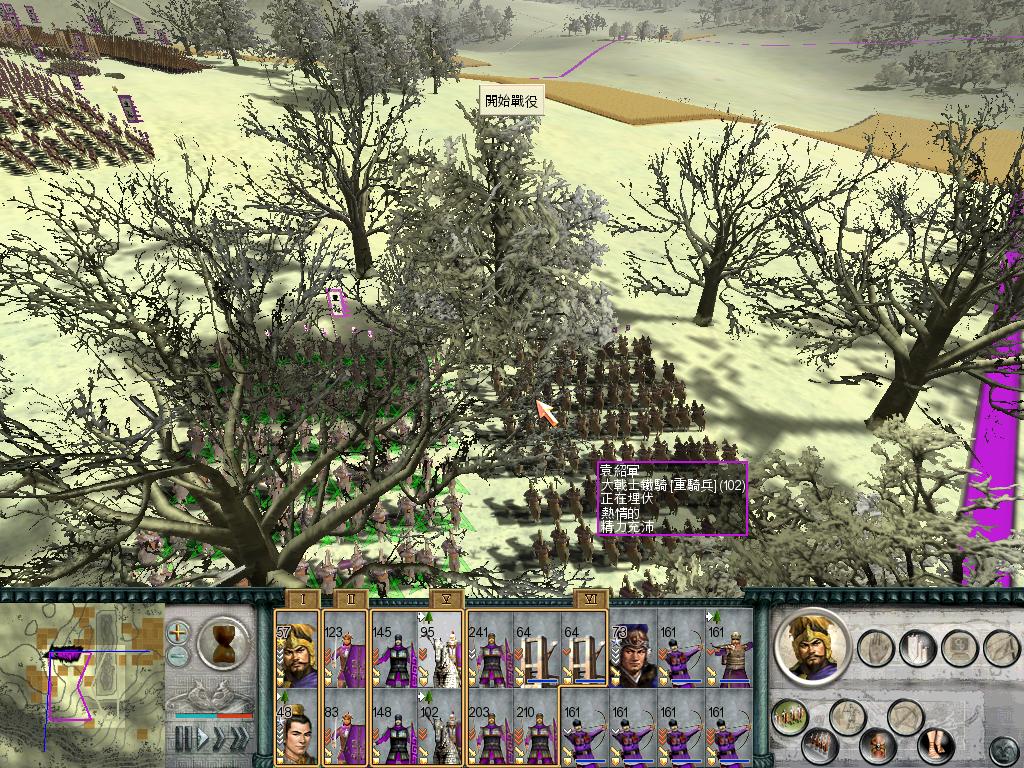Select the cavalry unit card with 95 men
Viewport: 1024px width, 768px height.
click(440, 650)
